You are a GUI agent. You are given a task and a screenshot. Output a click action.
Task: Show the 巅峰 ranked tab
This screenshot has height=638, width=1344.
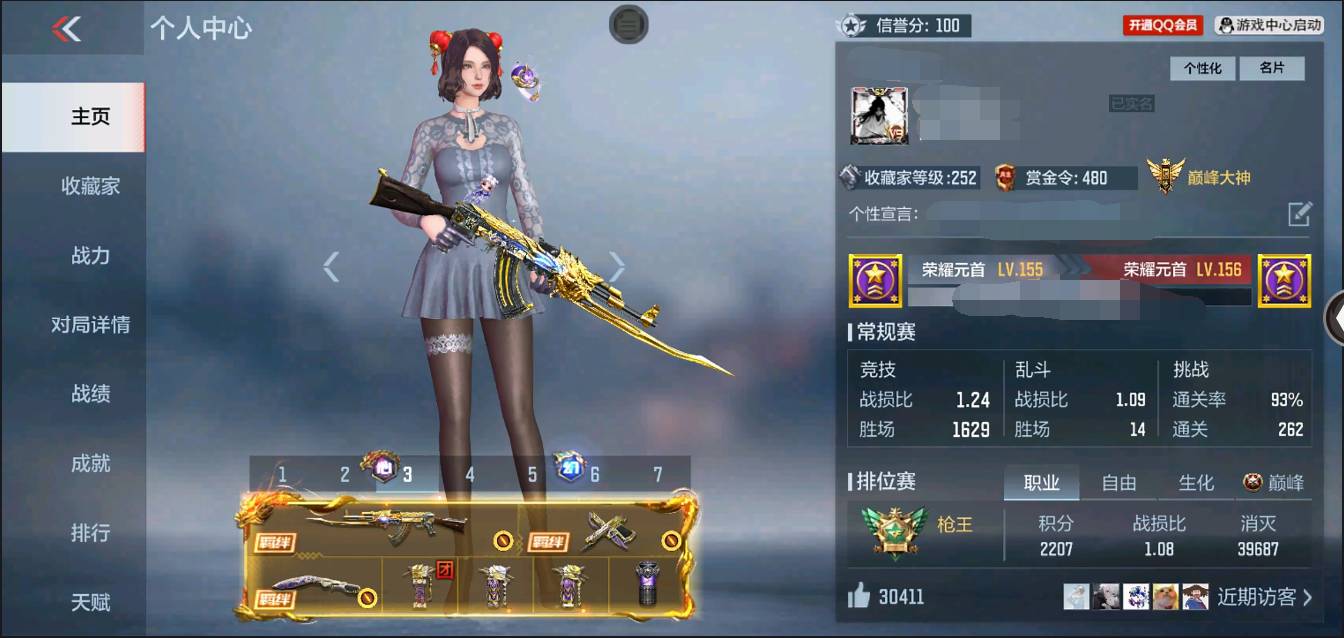1273,483
